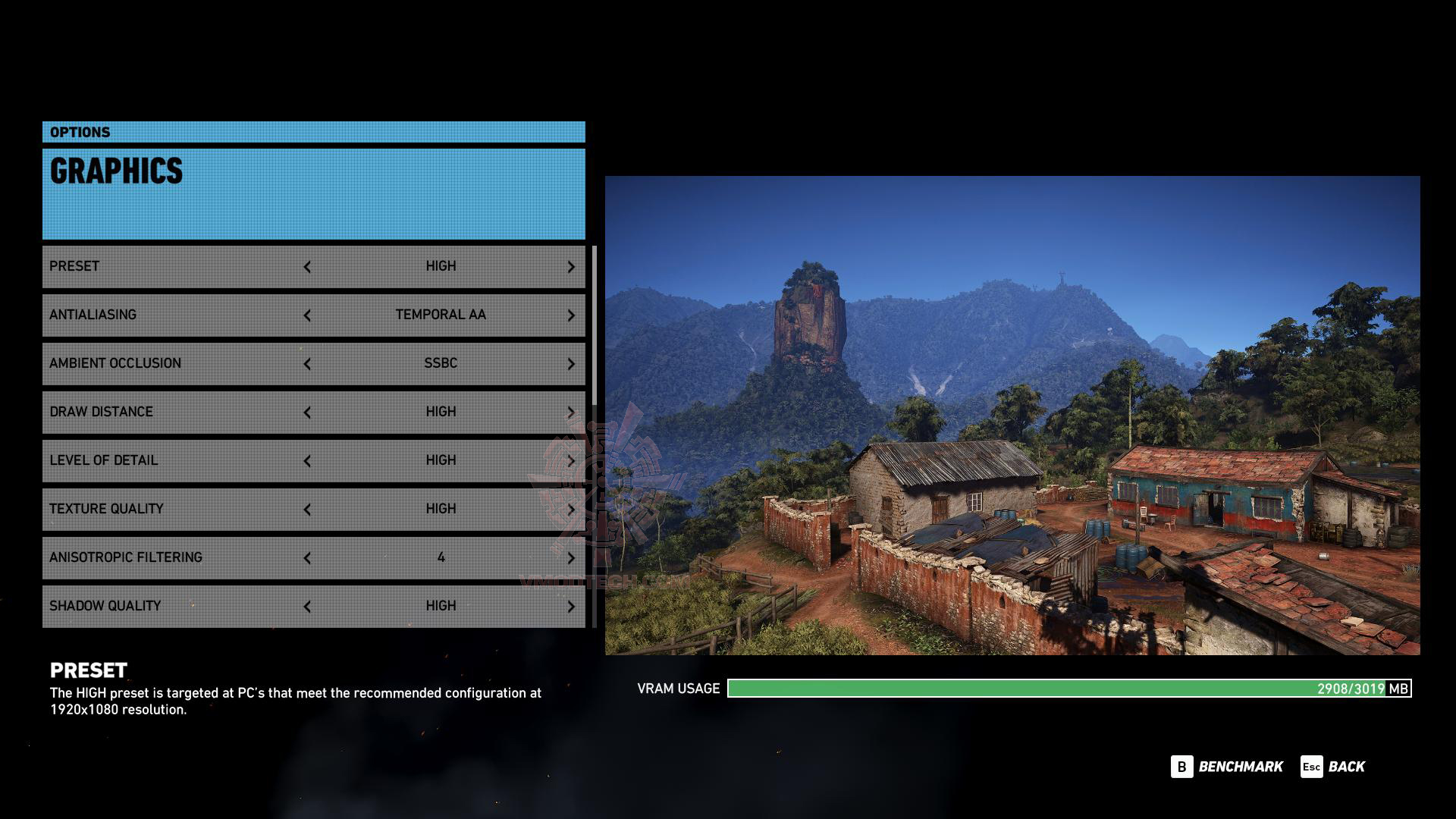Click the right arrow on Preset

tap(571, 267)
